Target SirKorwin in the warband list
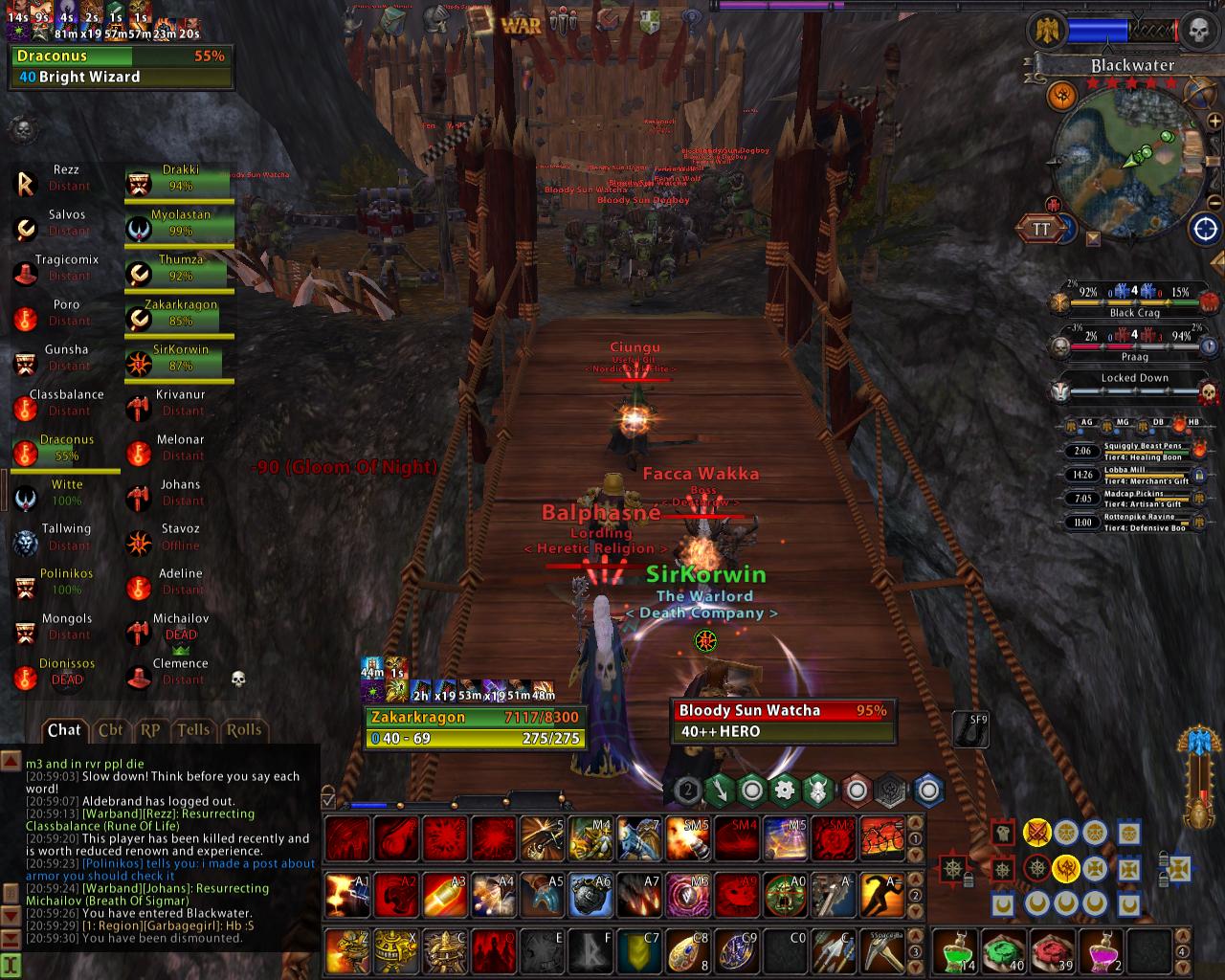1225x980 pixels. coord(179,359)
